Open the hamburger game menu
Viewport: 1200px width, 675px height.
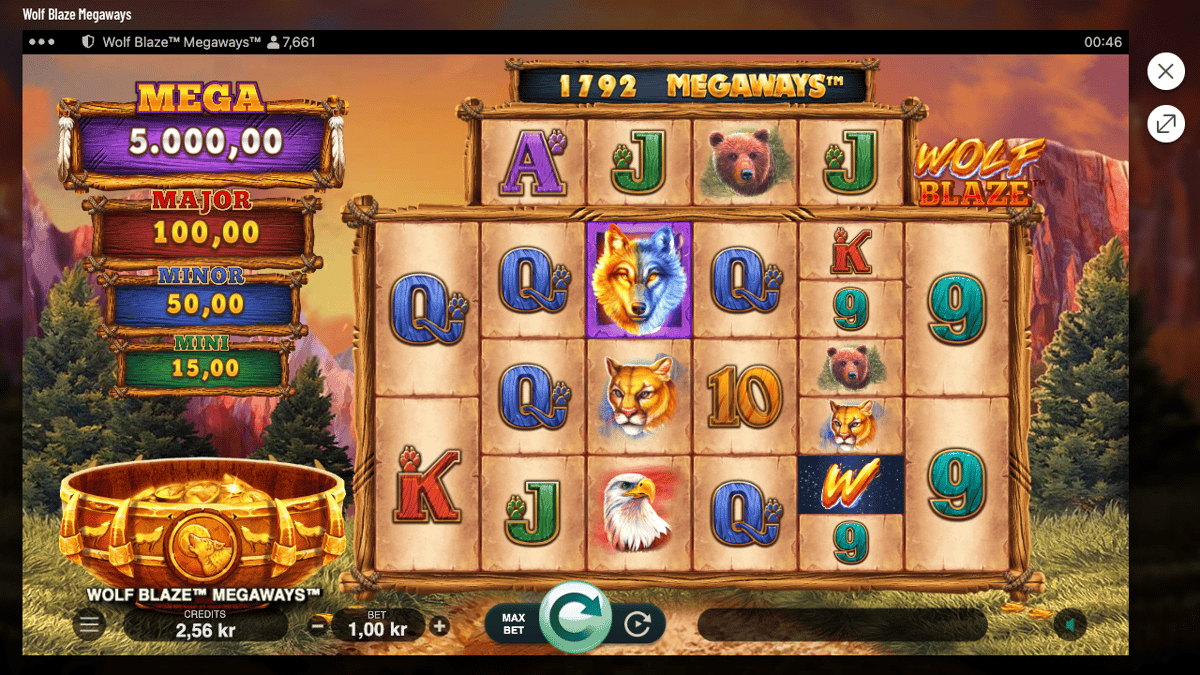point(89,626)
